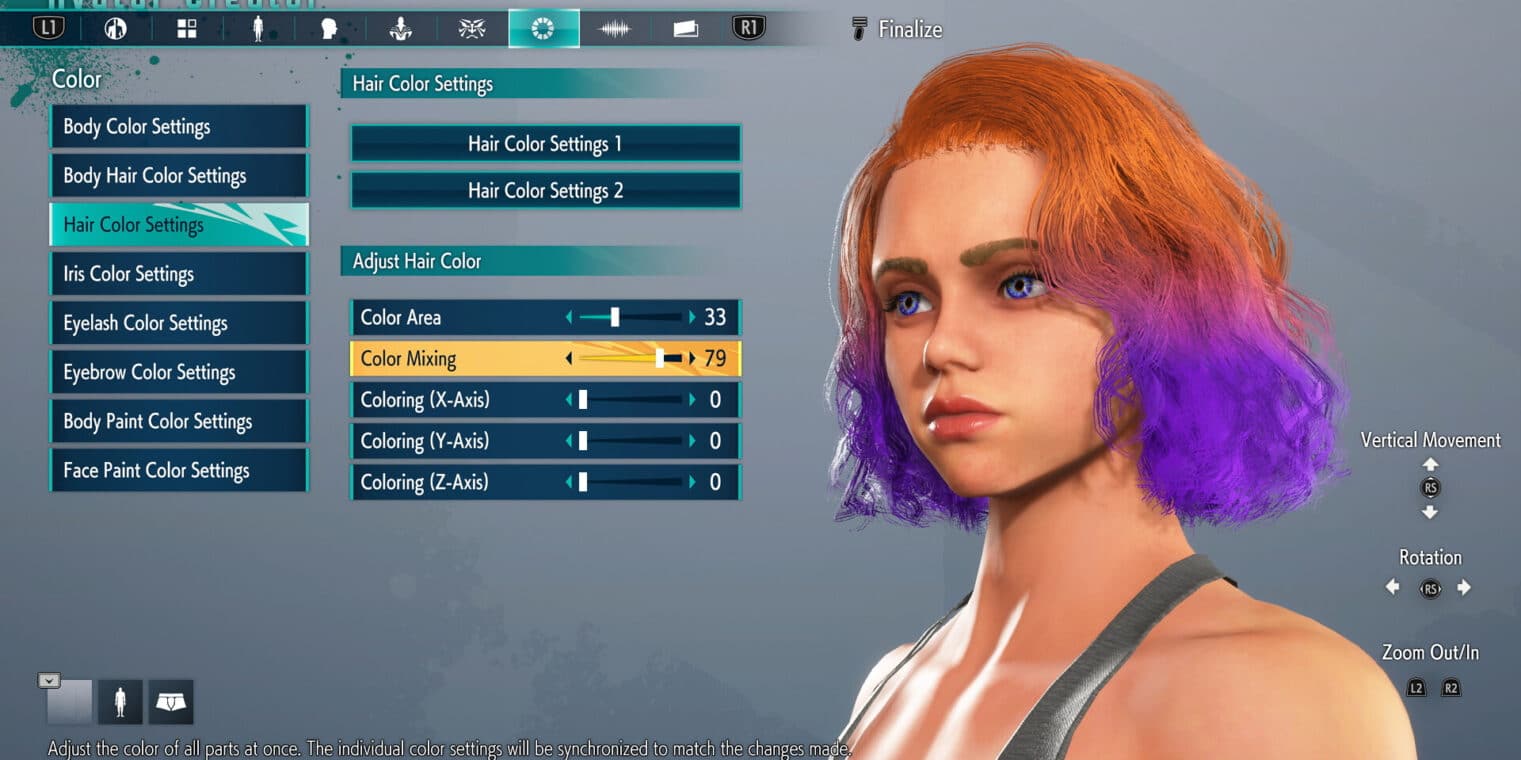Click the Hair Color Settings 1 button
The image size is (1521, 760).
(x=545, y=144)
